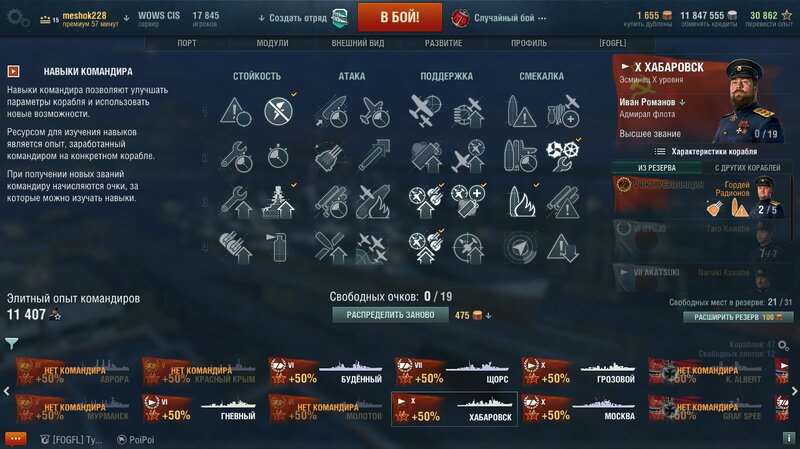
Task: Go to the РАЗВИТИЕ tab
Action: coord(442,44)
